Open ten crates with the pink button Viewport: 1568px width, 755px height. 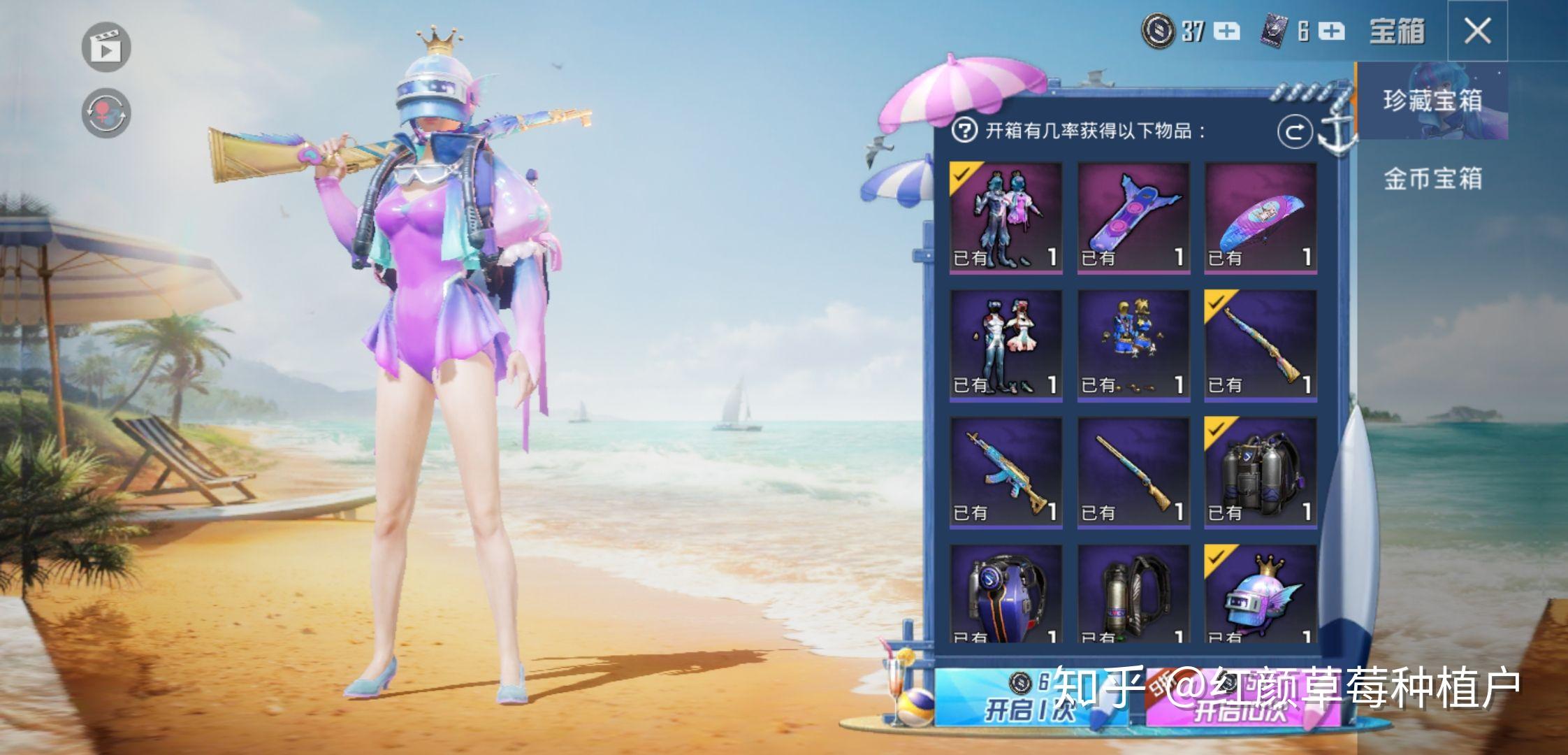[1241, 697]
